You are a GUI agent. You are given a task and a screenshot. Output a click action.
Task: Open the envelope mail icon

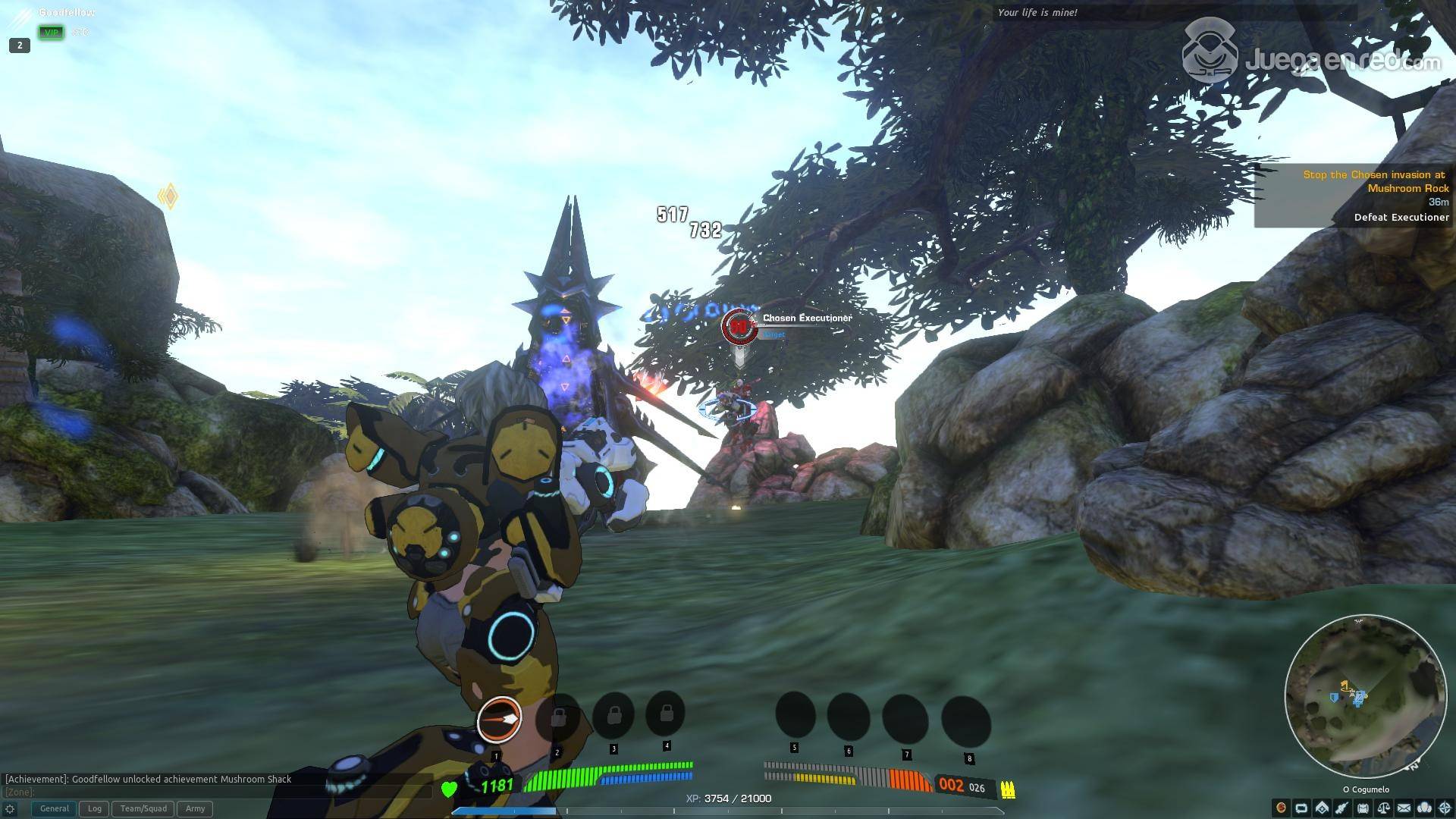pyautogui.click(x=1404, y=808)
